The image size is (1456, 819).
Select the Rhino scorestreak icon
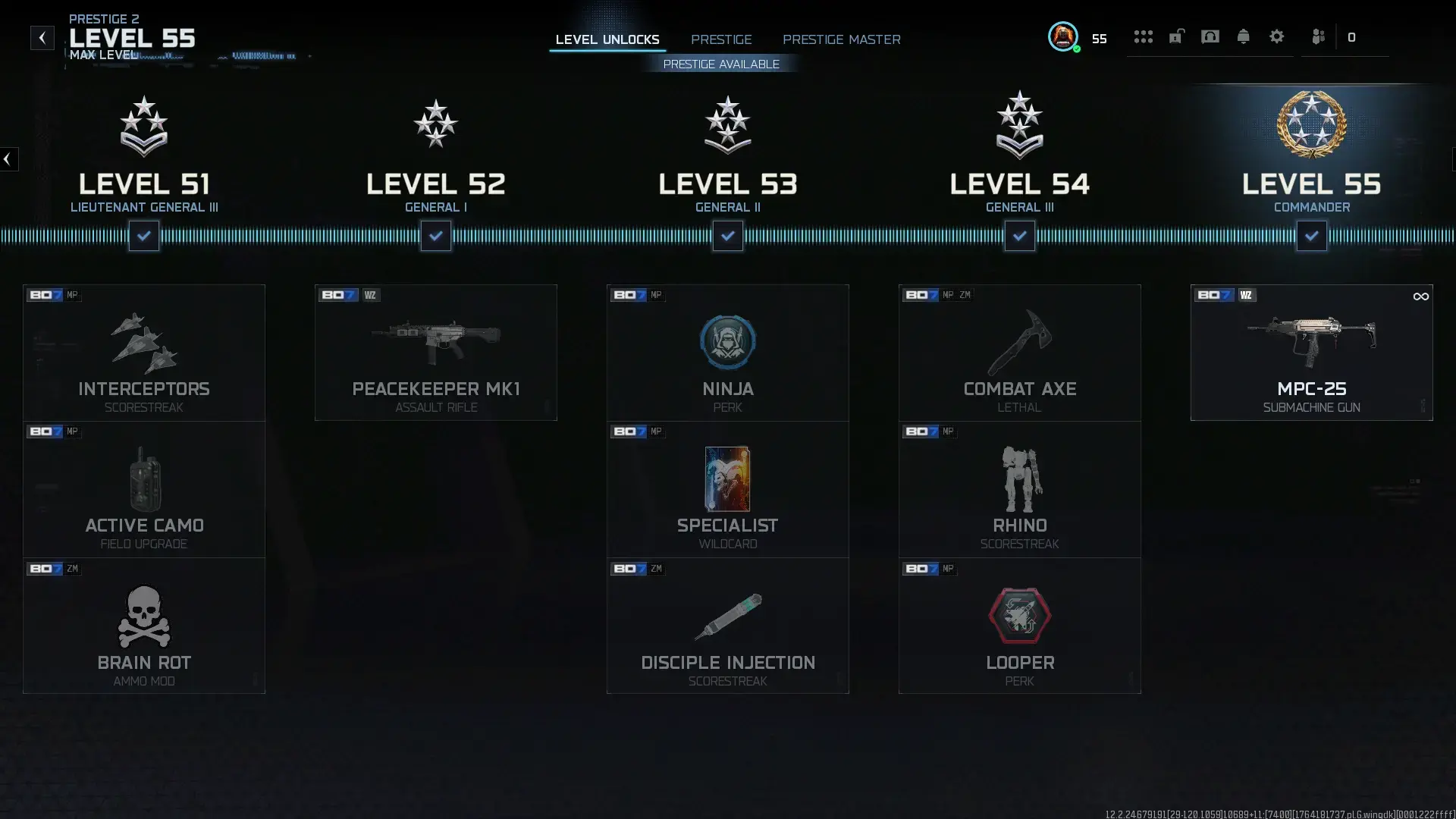1019,479
